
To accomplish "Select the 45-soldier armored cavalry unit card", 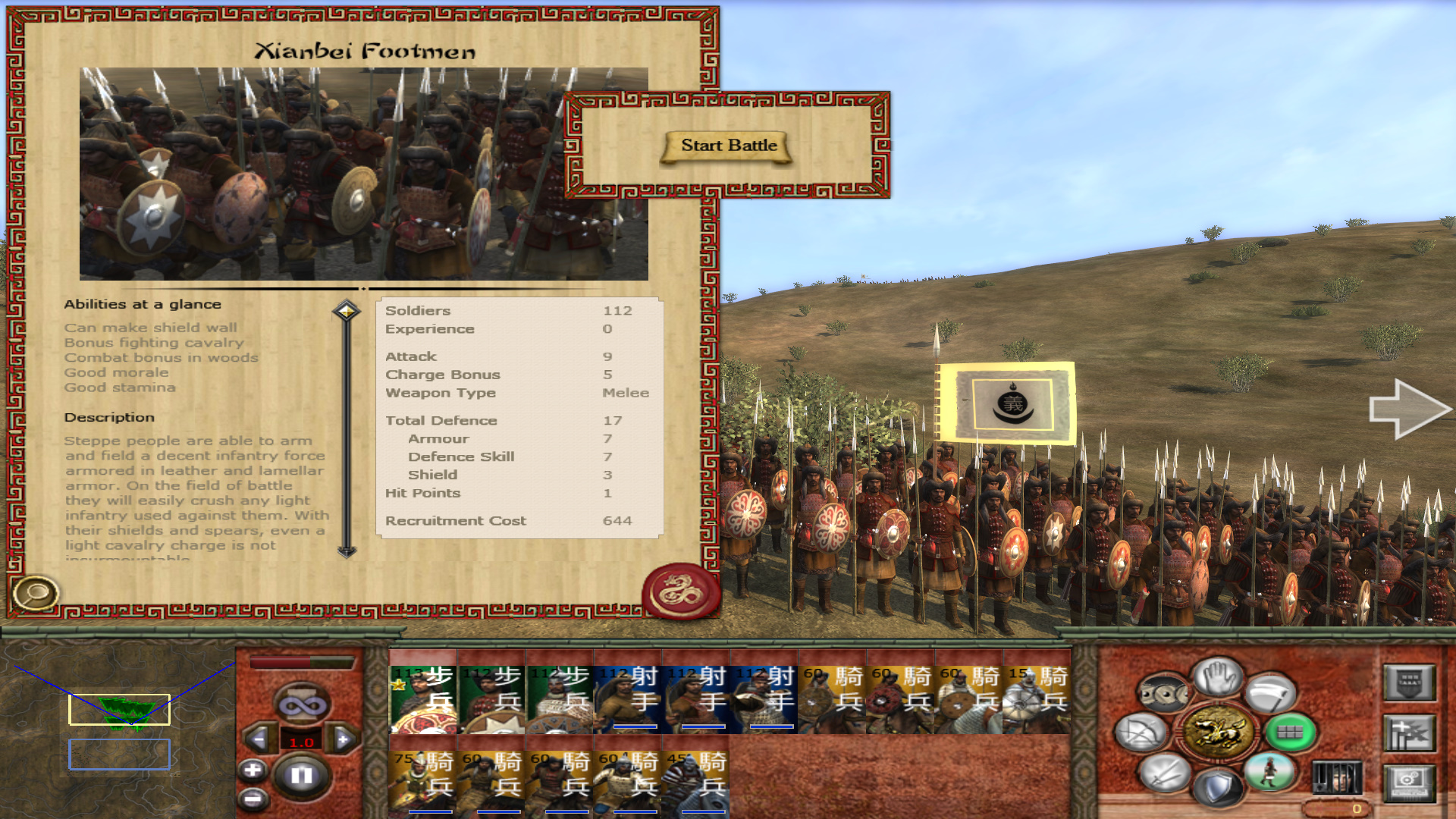I will click(695, 783).
